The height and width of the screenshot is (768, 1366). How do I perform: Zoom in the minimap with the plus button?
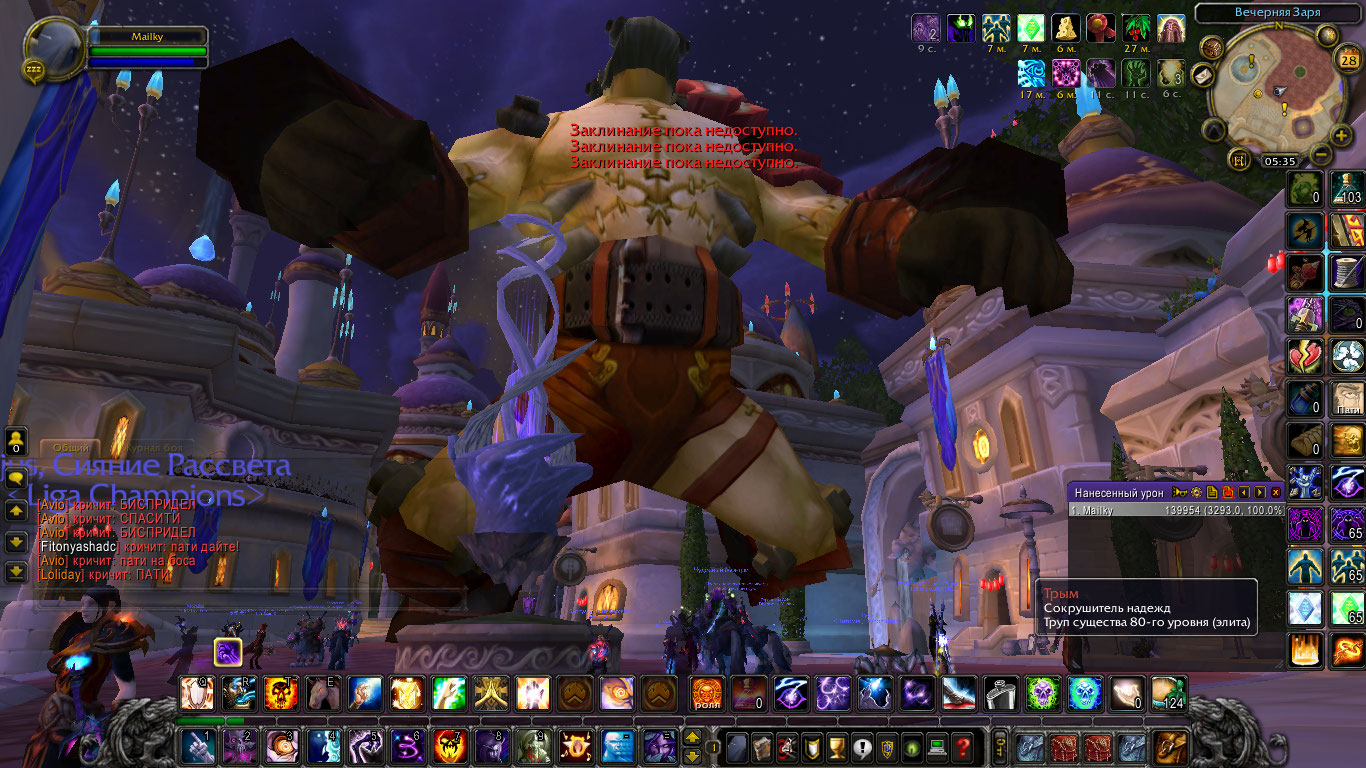click(x=1341, y=135)
